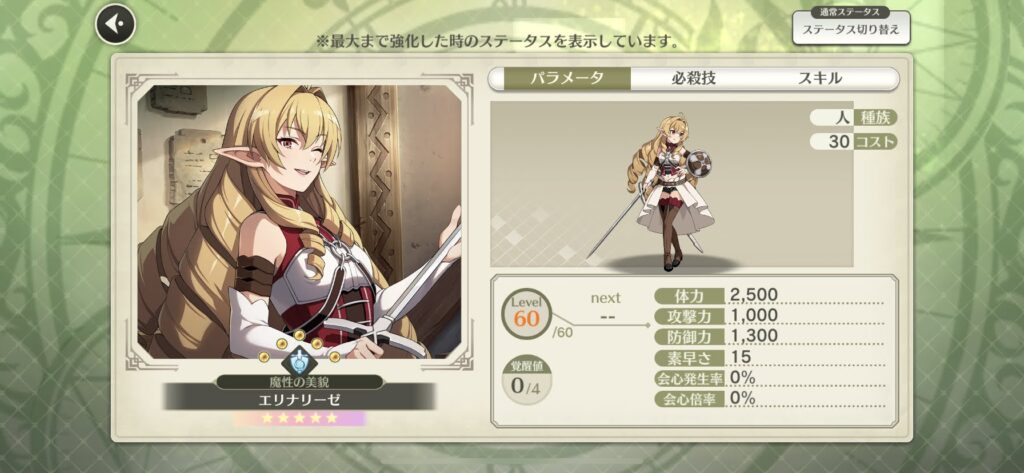This screenshot has width=1024, height=473.
Task: Switch to the 必殺技 tab
Action: pyautogui.click(x=694, y=78)
